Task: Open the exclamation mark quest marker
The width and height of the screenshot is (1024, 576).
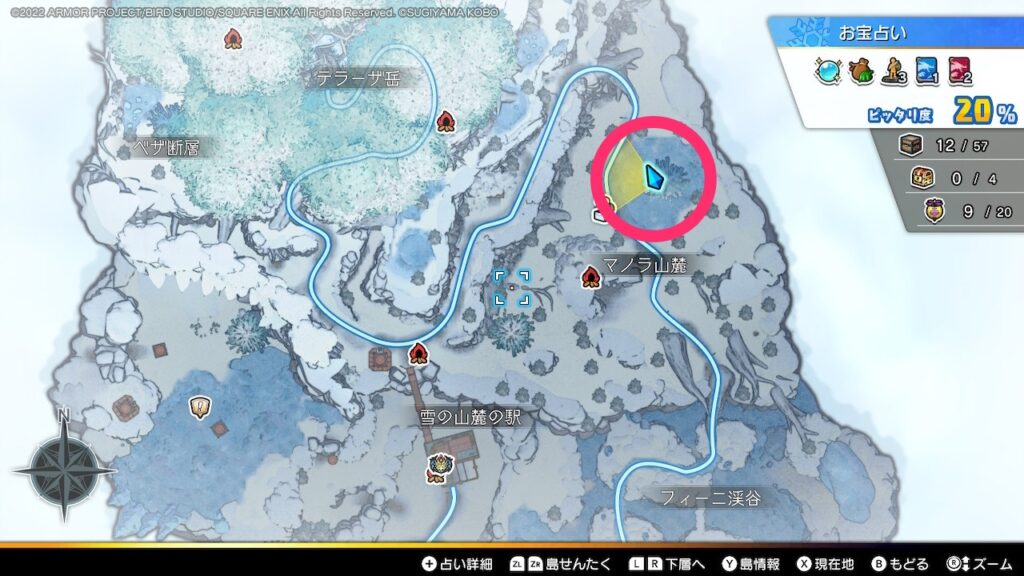Action: [200, 406]
